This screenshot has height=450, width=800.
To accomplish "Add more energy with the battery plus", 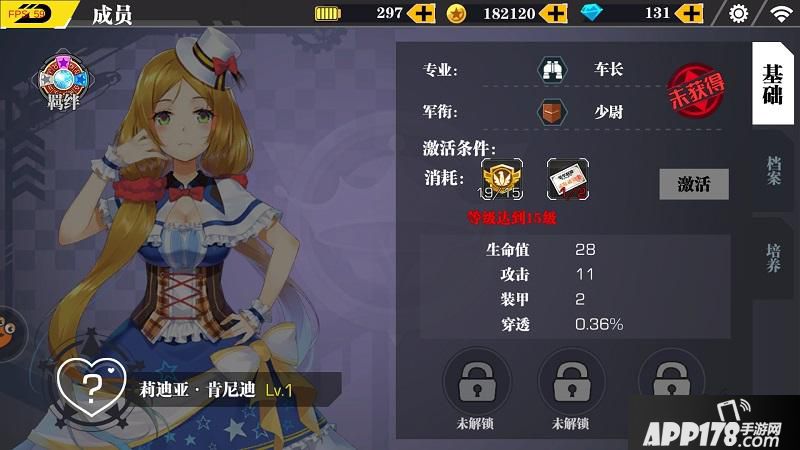I will (423, 14).
